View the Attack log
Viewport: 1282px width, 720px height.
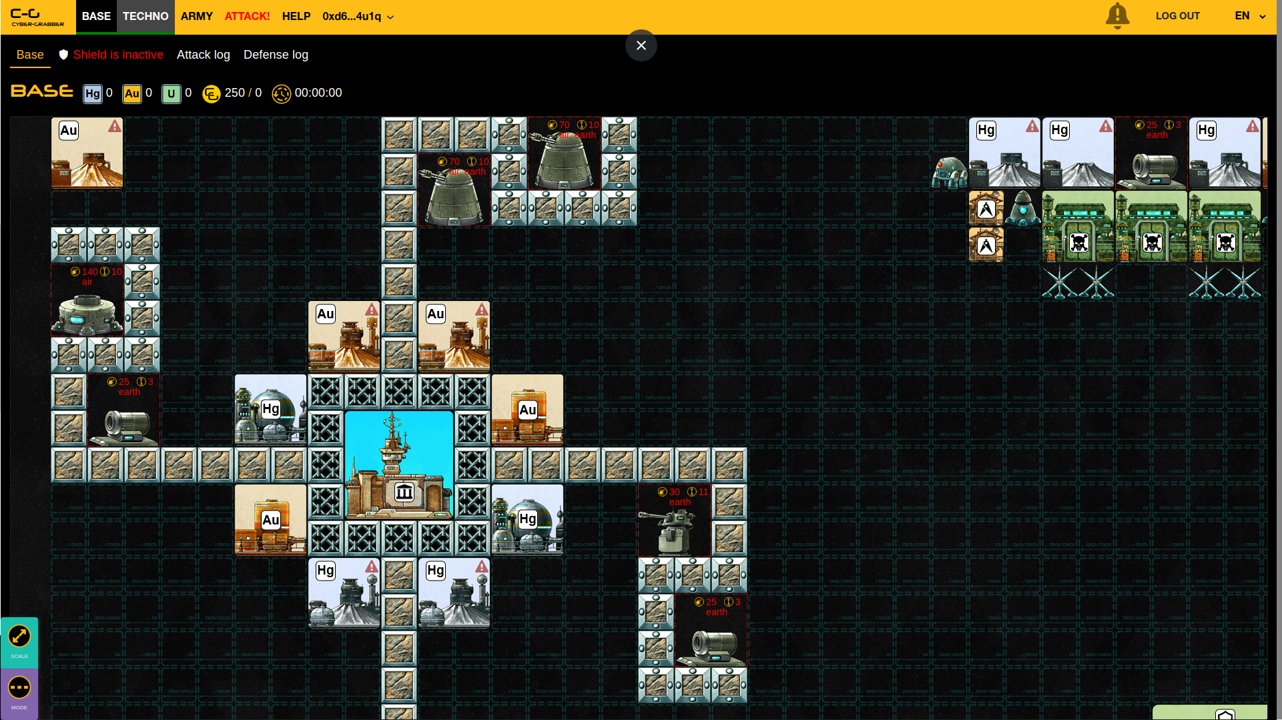[203, 55]
